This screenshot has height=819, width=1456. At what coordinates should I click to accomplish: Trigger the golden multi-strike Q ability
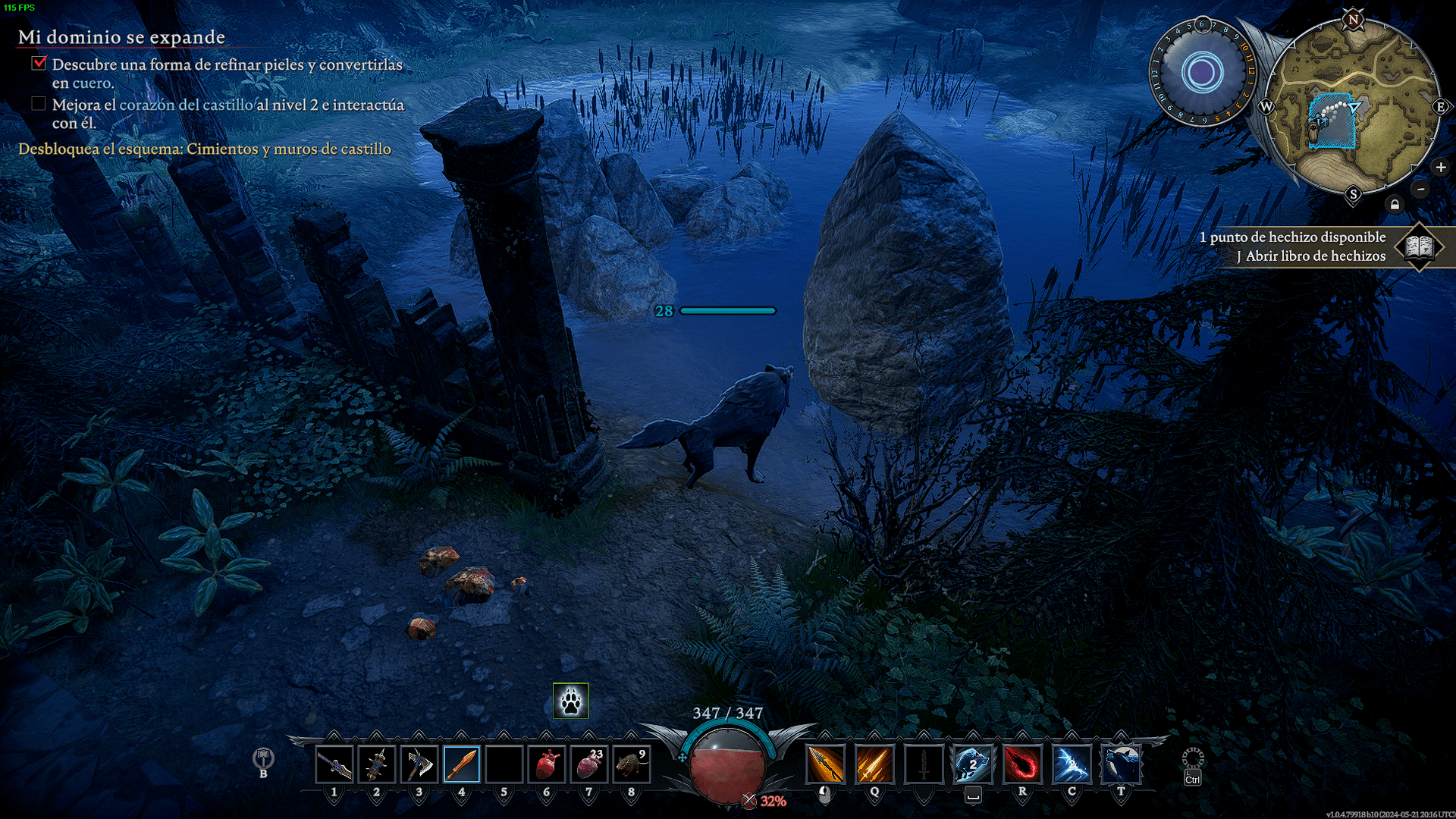(874, 764)
